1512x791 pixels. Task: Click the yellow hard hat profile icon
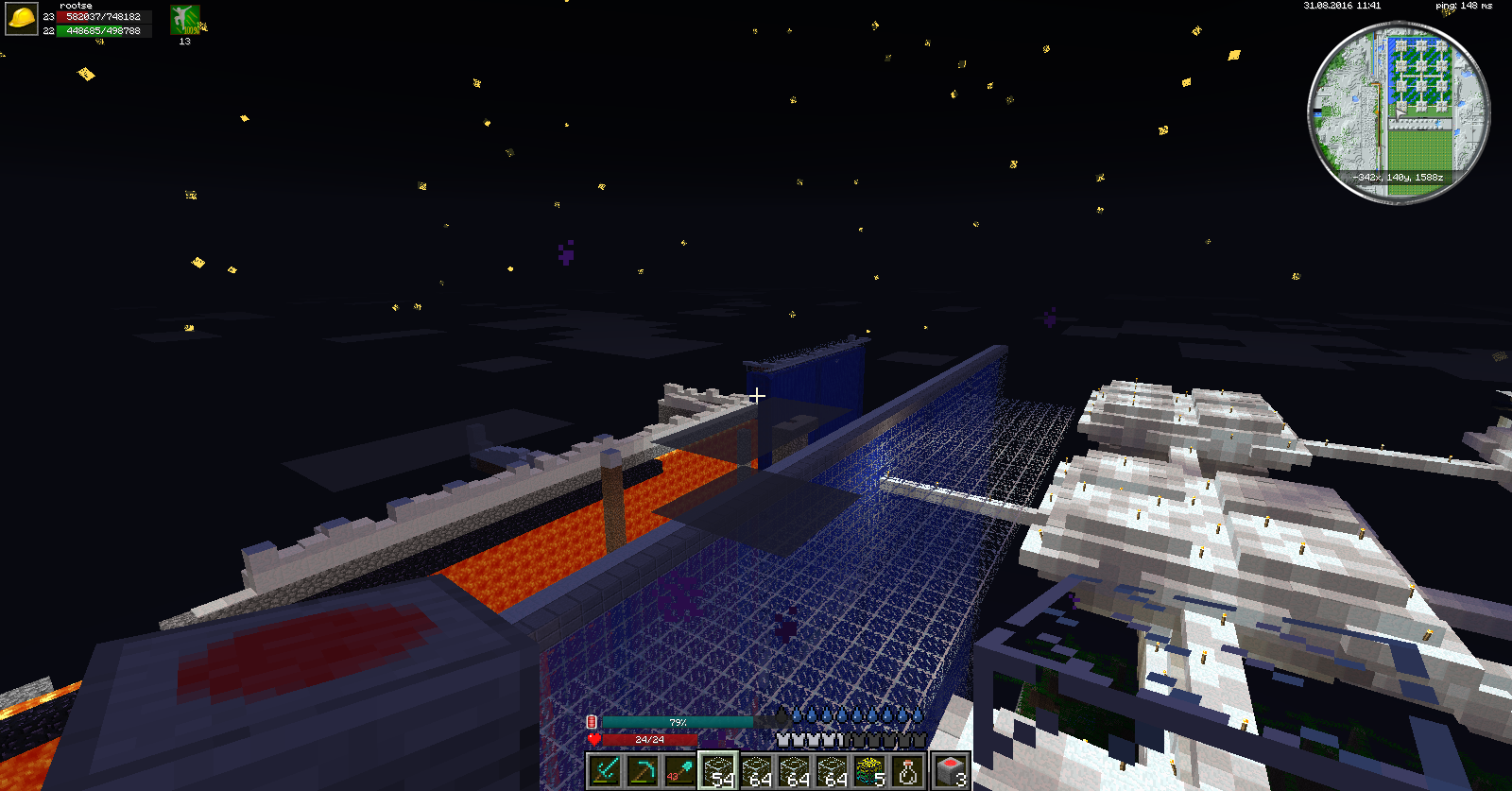[22, 19]
